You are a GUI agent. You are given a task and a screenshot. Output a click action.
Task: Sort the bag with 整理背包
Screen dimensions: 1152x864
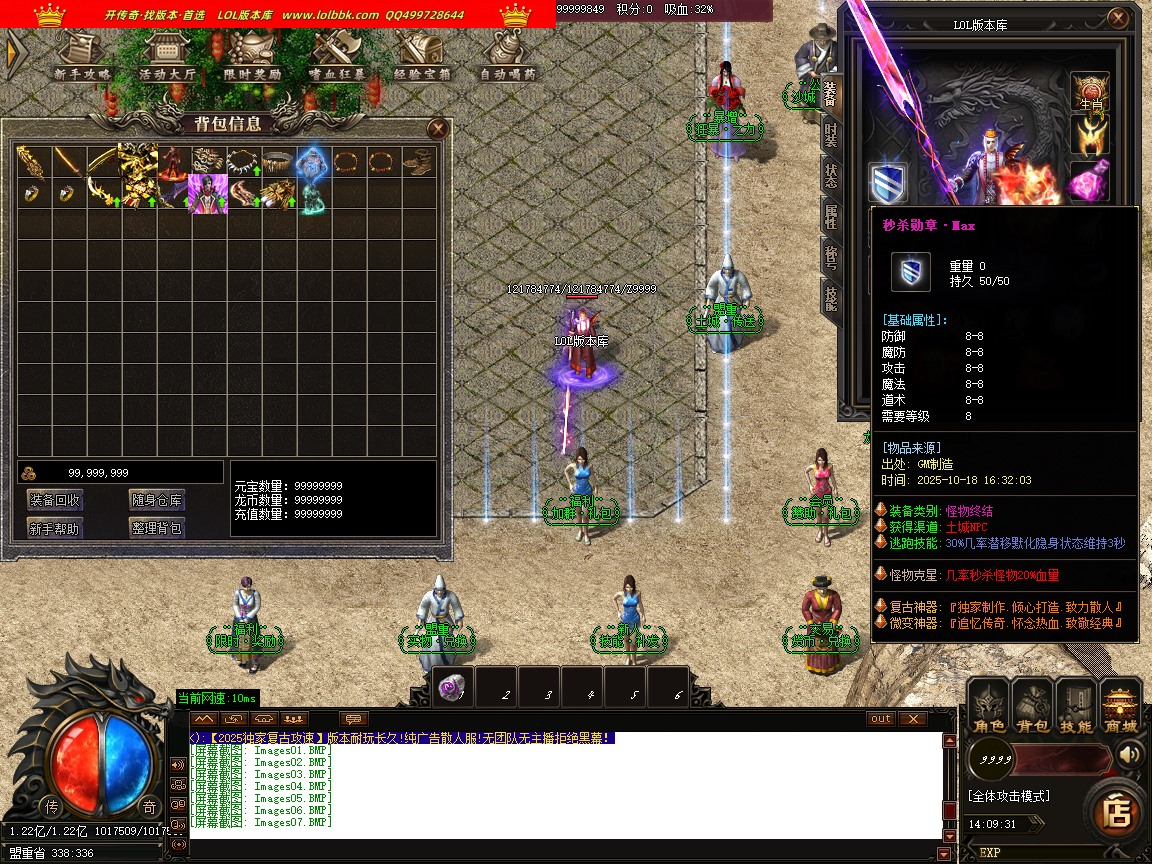click(157, 528)
